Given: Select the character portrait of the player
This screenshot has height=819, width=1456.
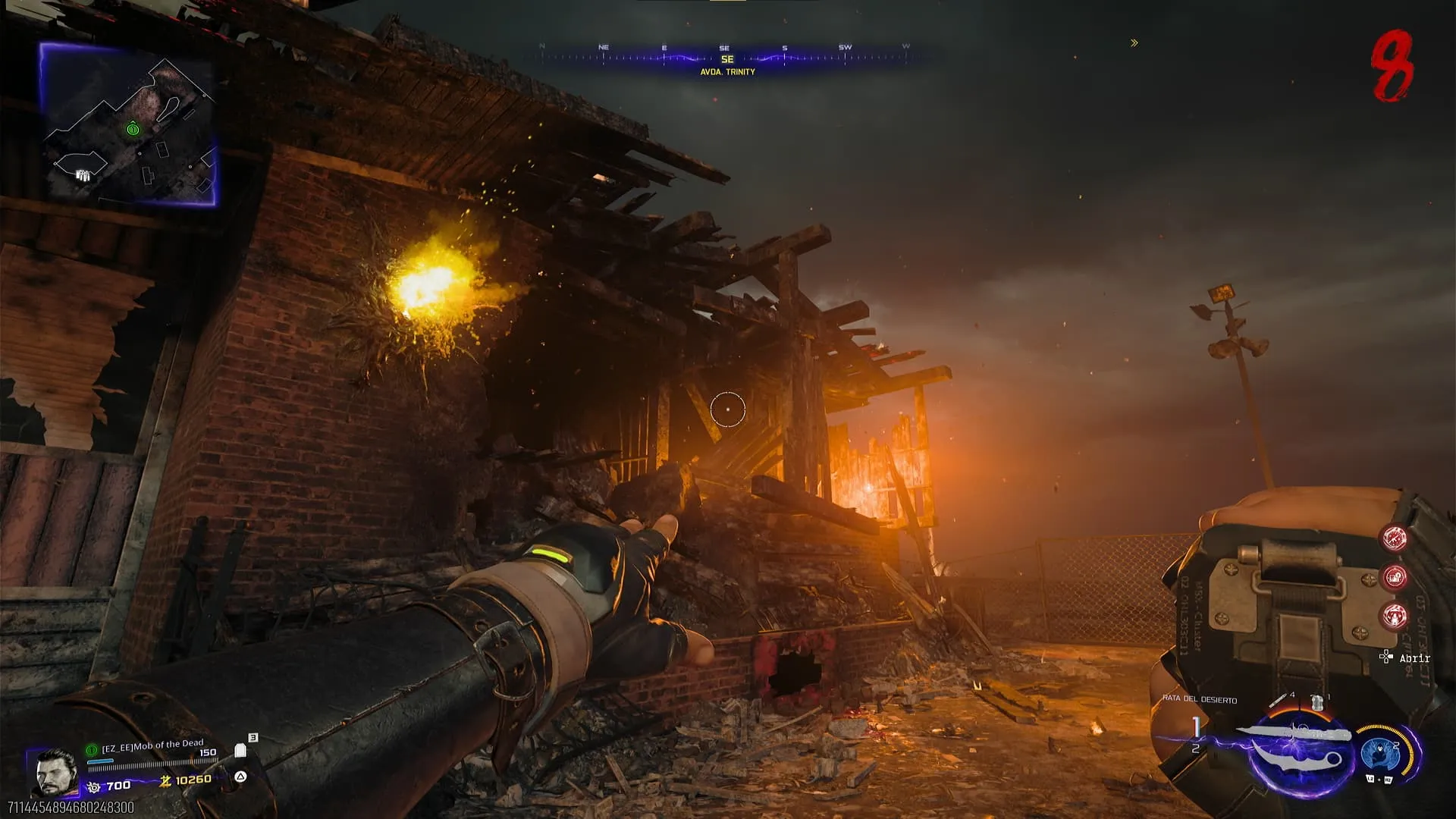Looking at the screenshot, I should (x=55, y=772).
